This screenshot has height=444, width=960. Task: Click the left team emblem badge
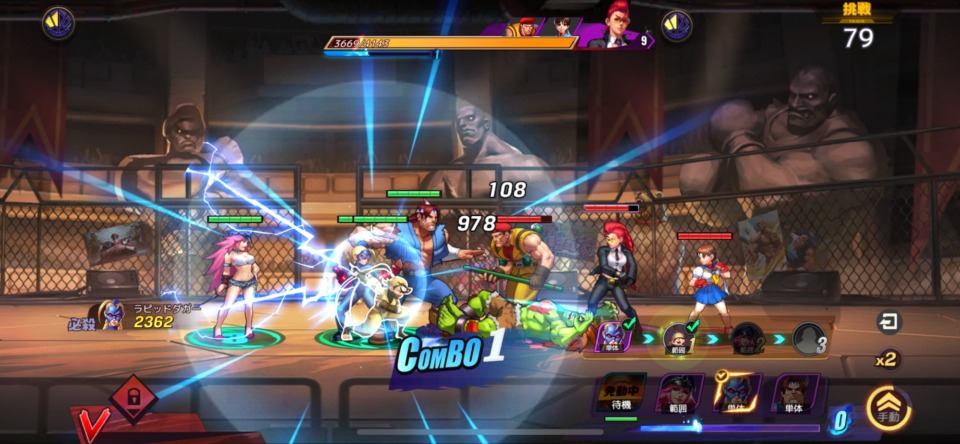(58, 22)
